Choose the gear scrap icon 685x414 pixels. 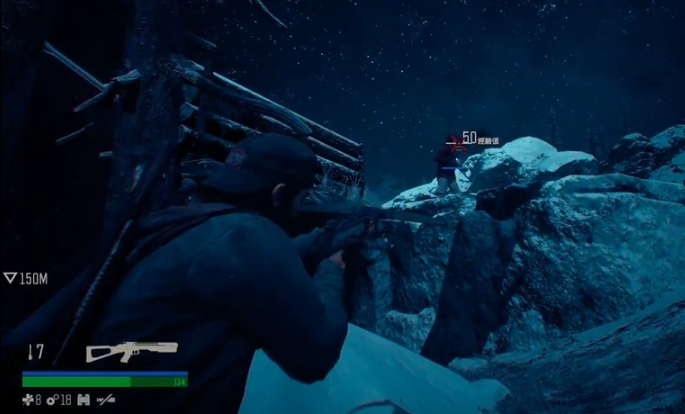52,400
